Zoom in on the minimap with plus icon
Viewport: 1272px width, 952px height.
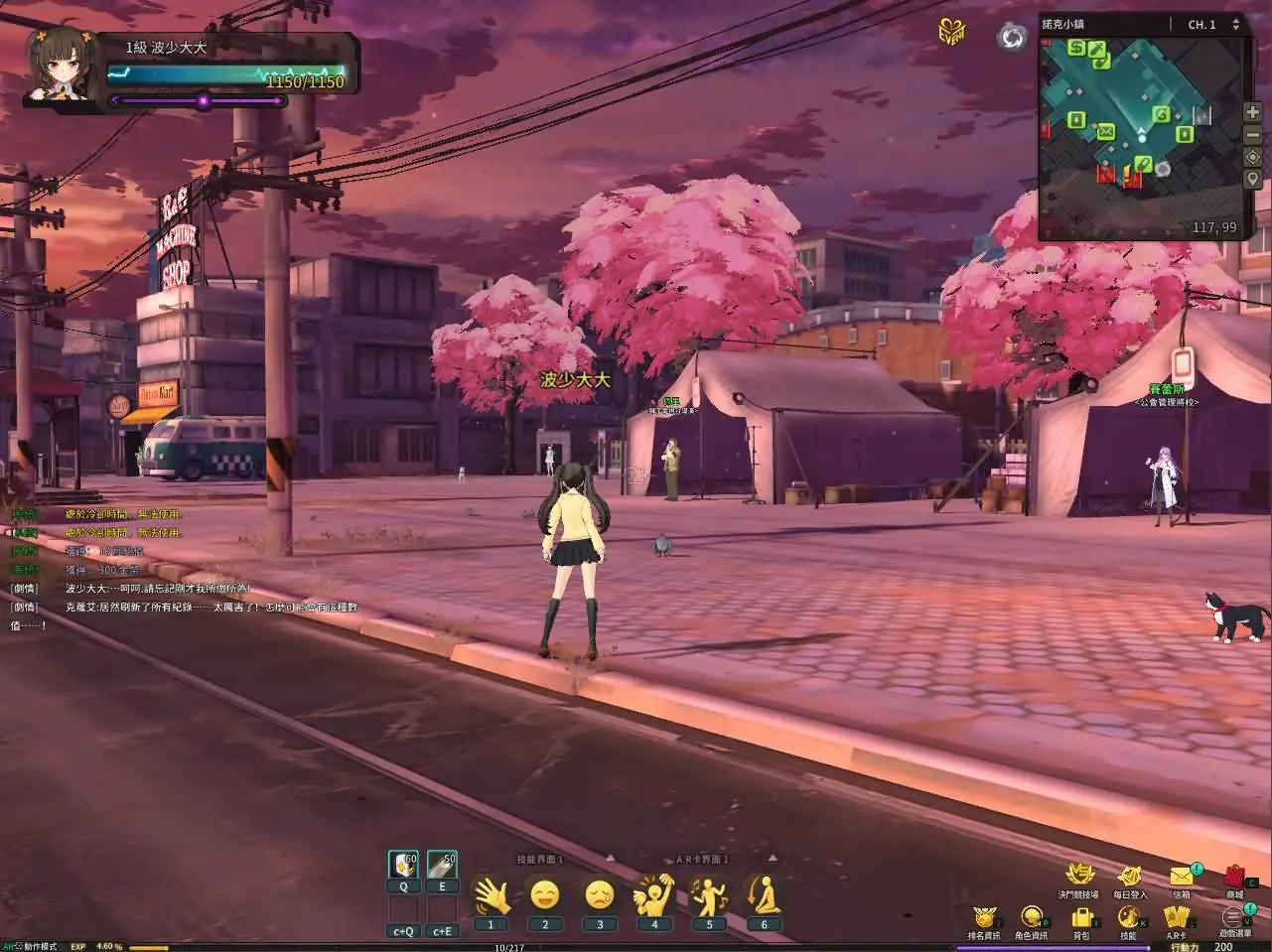(x=1252, y=112)
